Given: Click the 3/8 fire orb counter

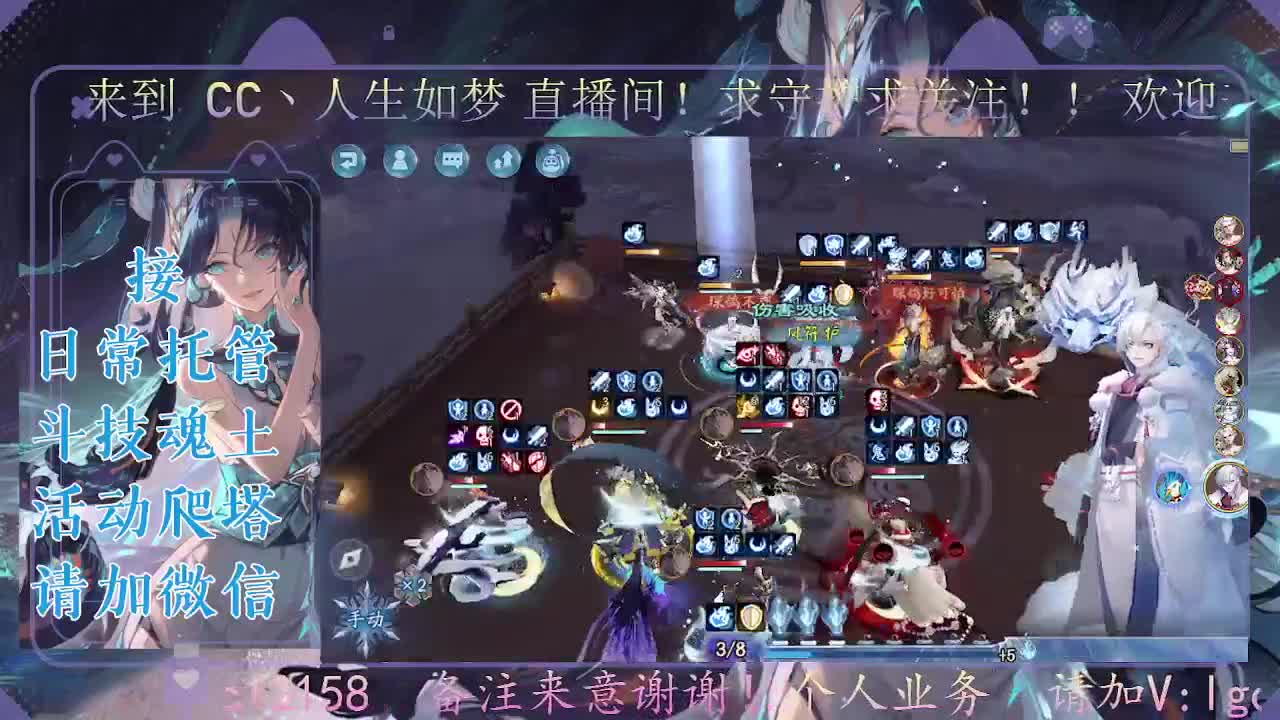Looking at the screenshot, I should 727,651.
